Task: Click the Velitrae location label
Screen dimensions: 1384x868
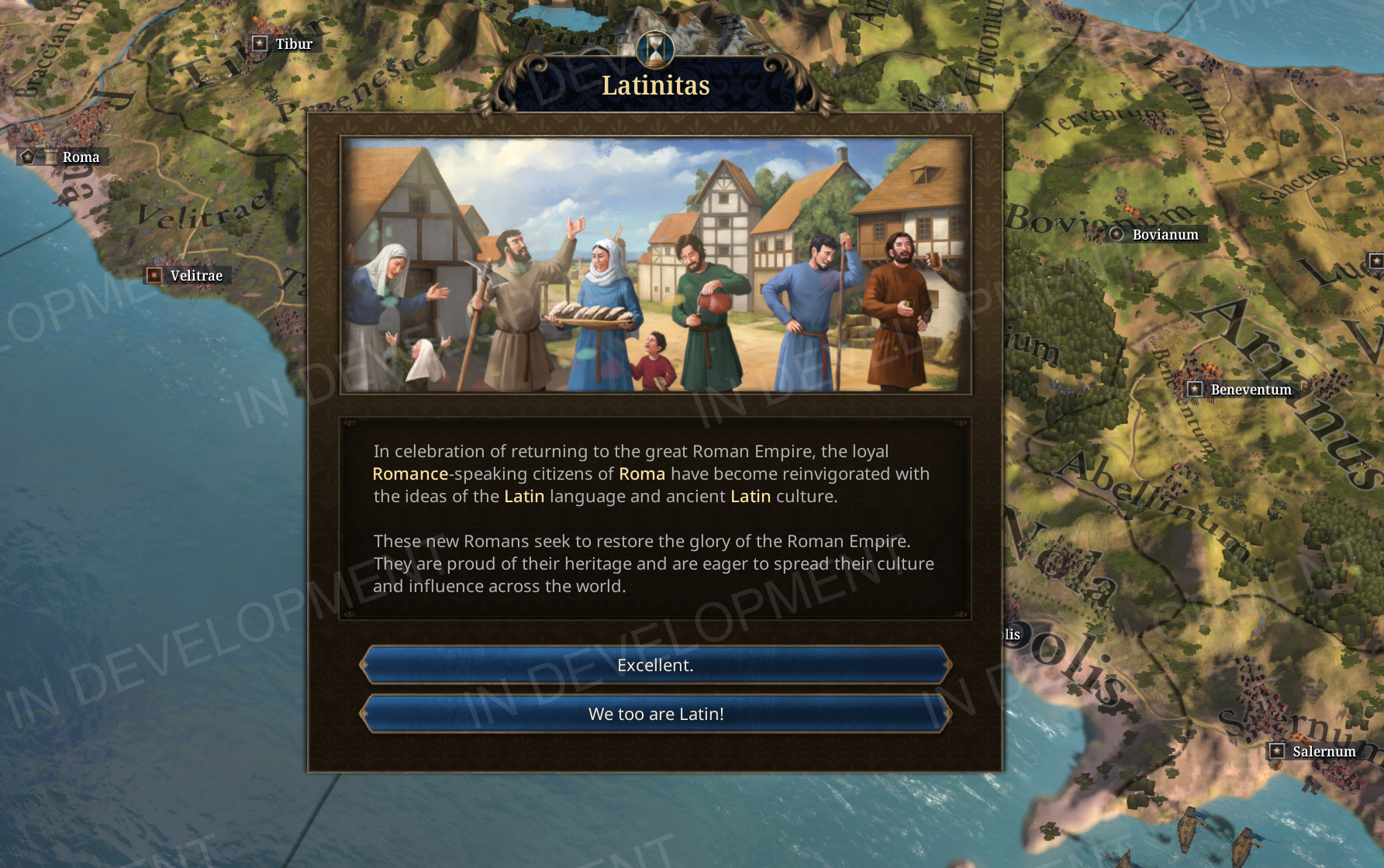Action: (195, 276)
